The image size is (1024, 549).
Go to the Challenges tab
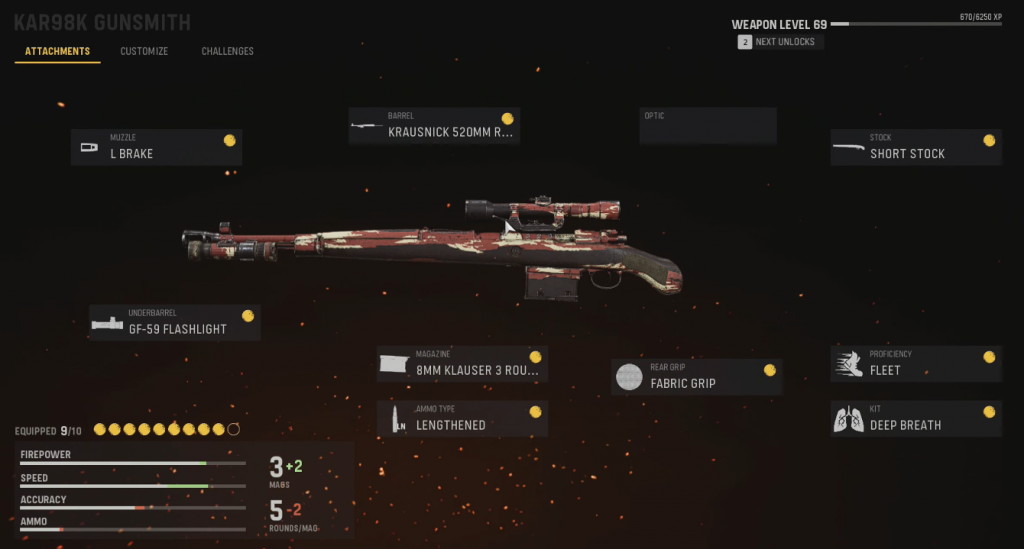click(x=227, y=51)
